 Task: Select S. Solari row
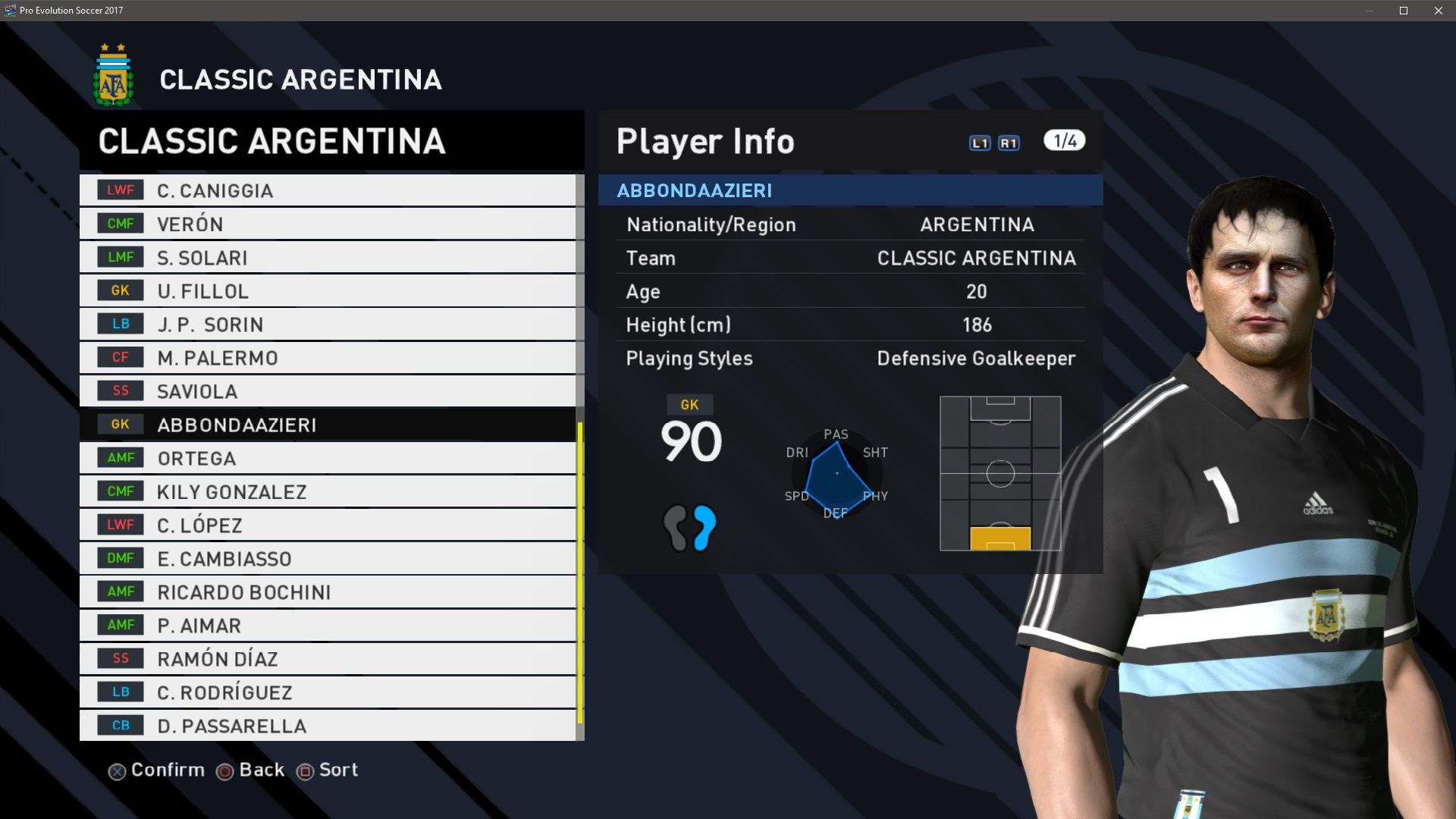(328, 258)
